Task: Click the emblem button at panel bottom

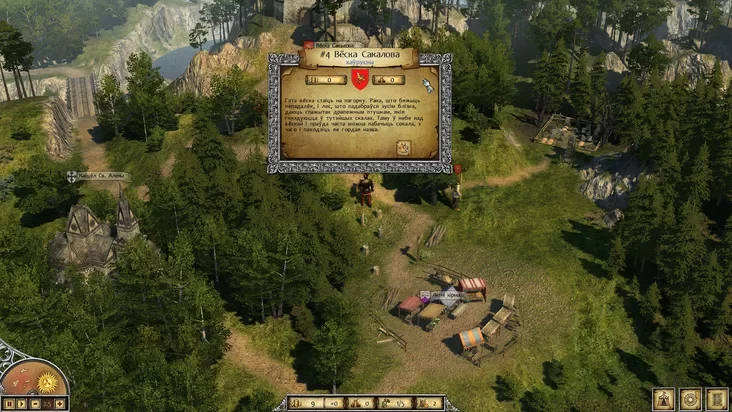Action: (404, 147)
